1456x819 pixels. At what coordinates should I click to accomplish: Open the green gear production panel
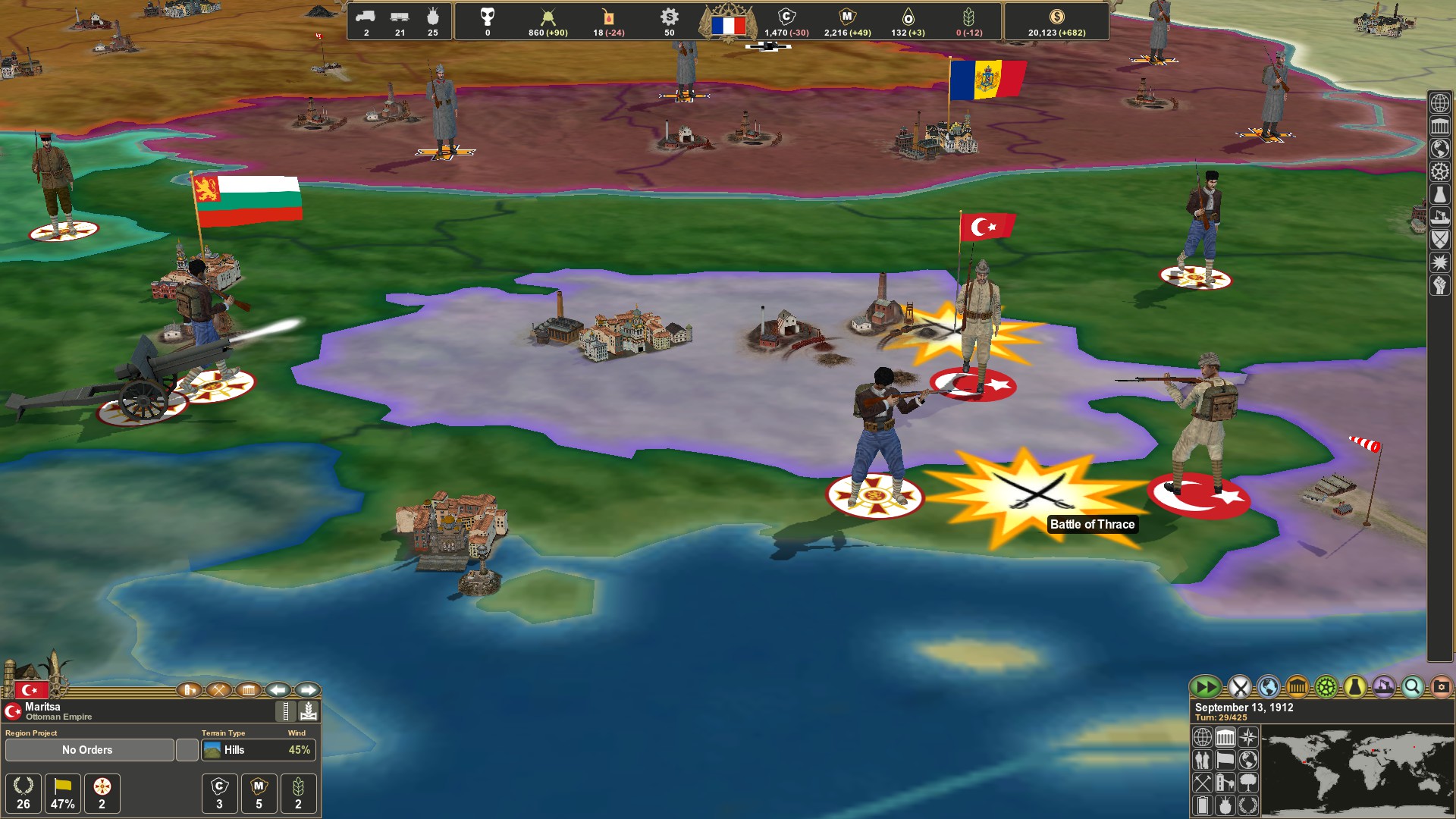click(1326, 687)
